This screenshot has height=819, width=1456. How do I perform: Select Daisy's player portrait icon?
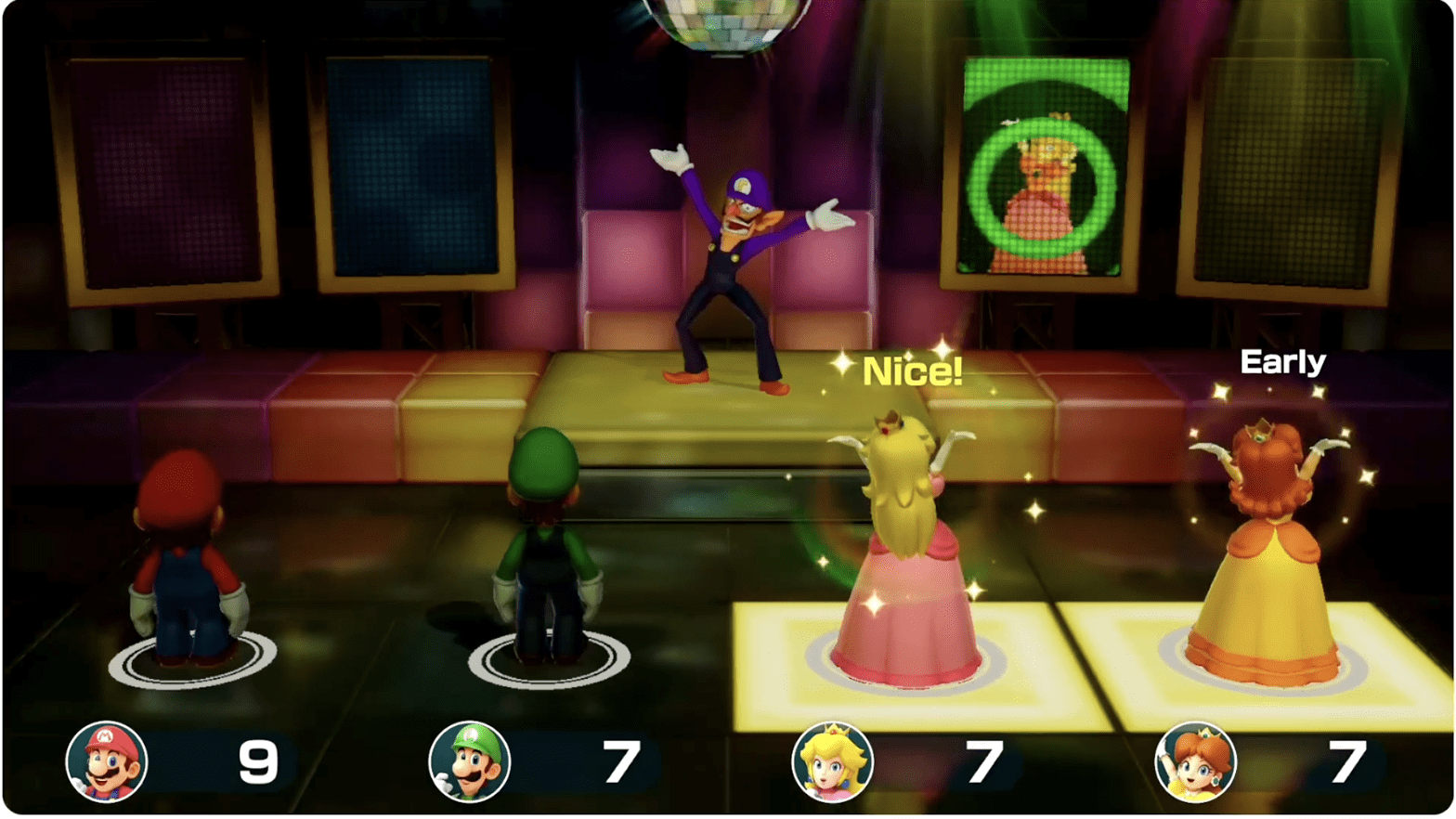click(x=1195, y=761)
